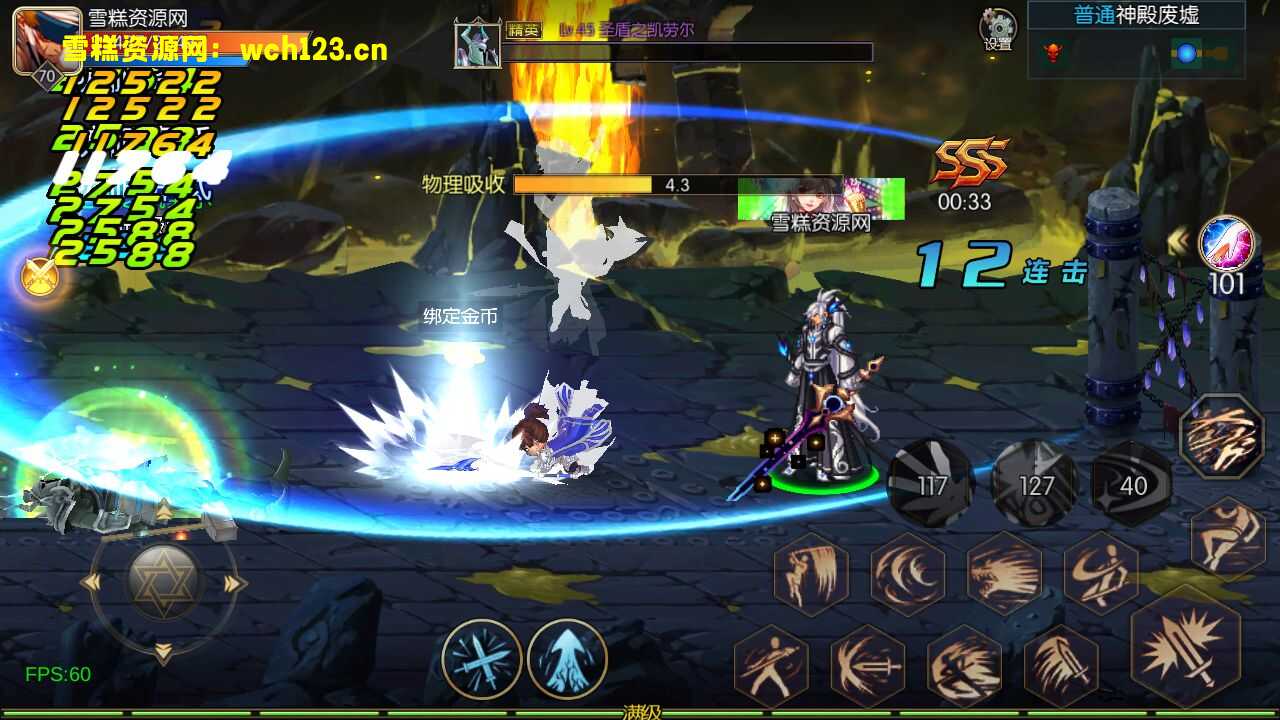The image size is (1280, 720).
Task: Activate the potion icon showing 101
Action: pyautogui.click(x=1226, y=244)
